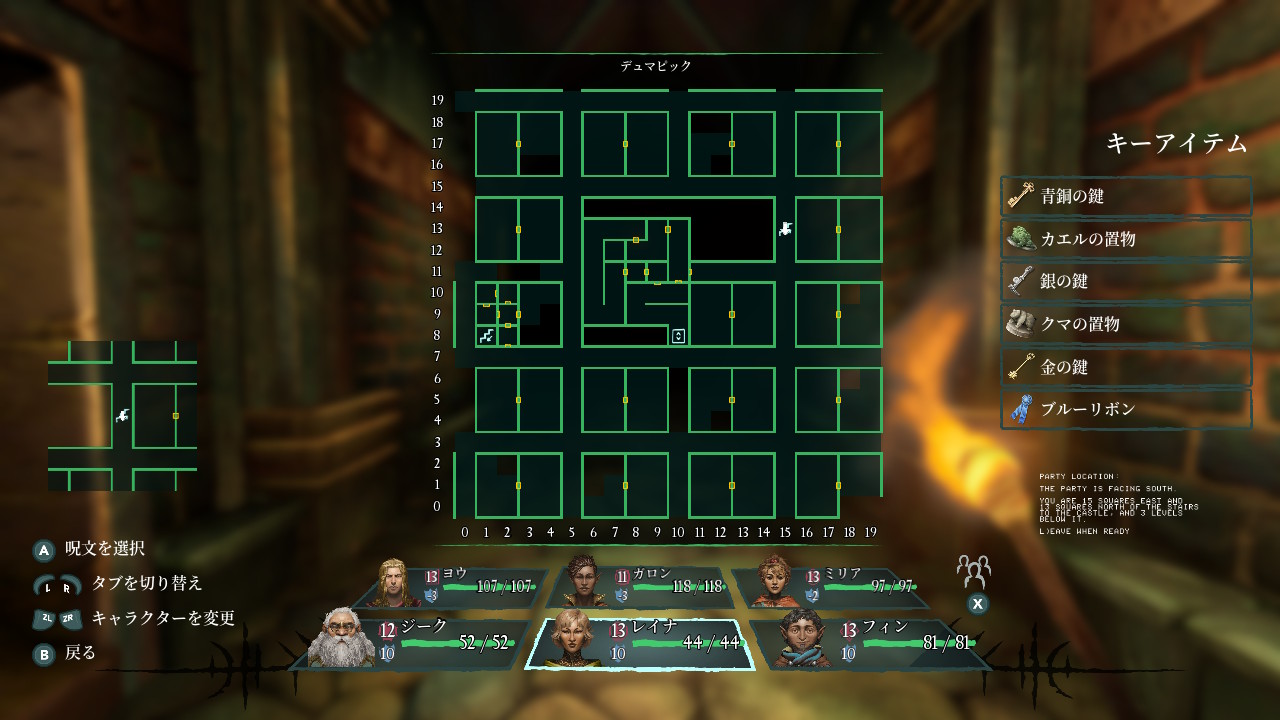Click the elevator marker on the dungeon map

click(x=678, y=336)
